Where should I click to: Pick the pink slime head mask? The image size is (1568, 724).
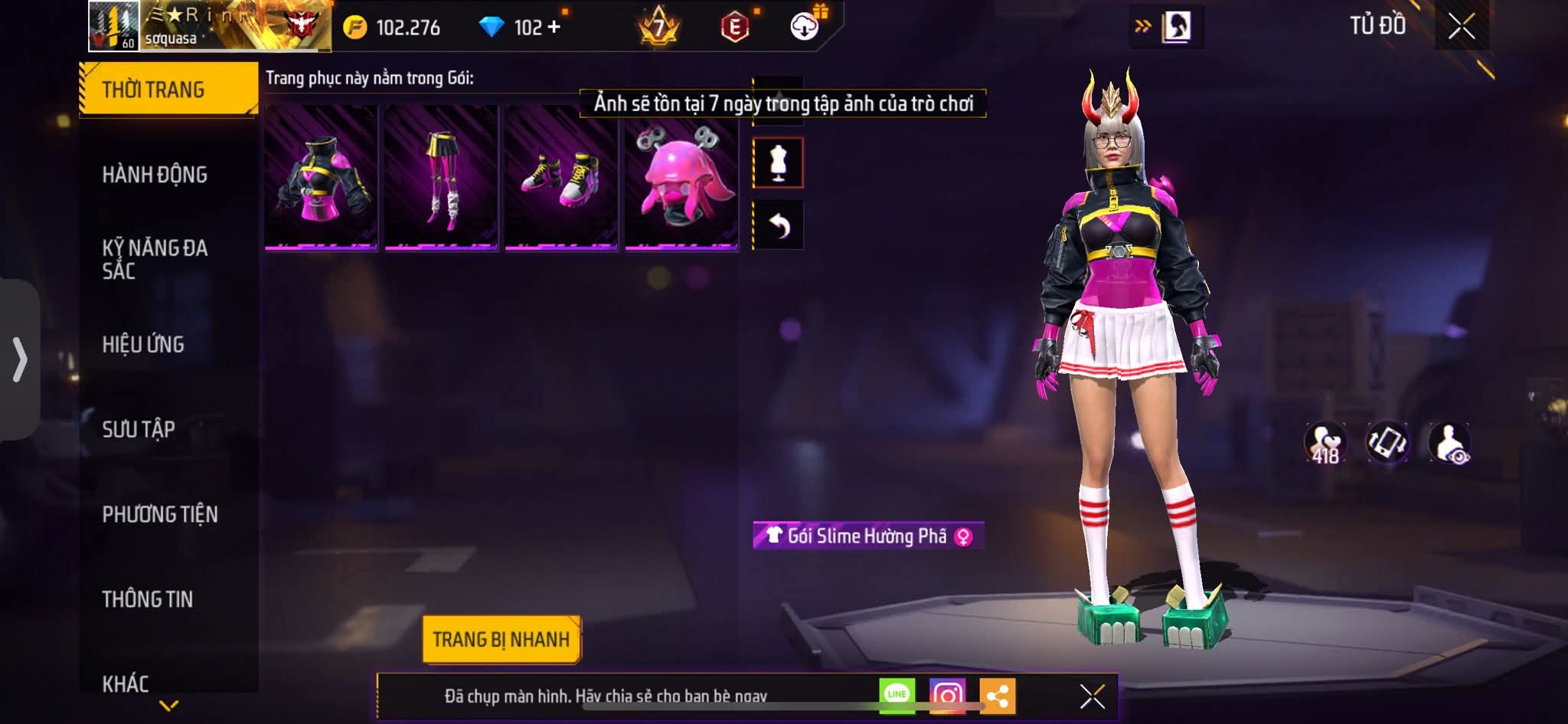pyautogui.click(x=681, y=179)
